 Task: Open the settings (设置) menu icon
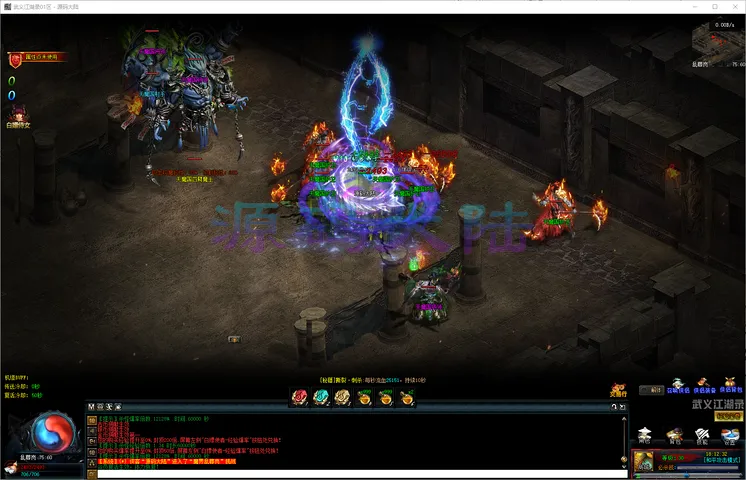(730, 434)
